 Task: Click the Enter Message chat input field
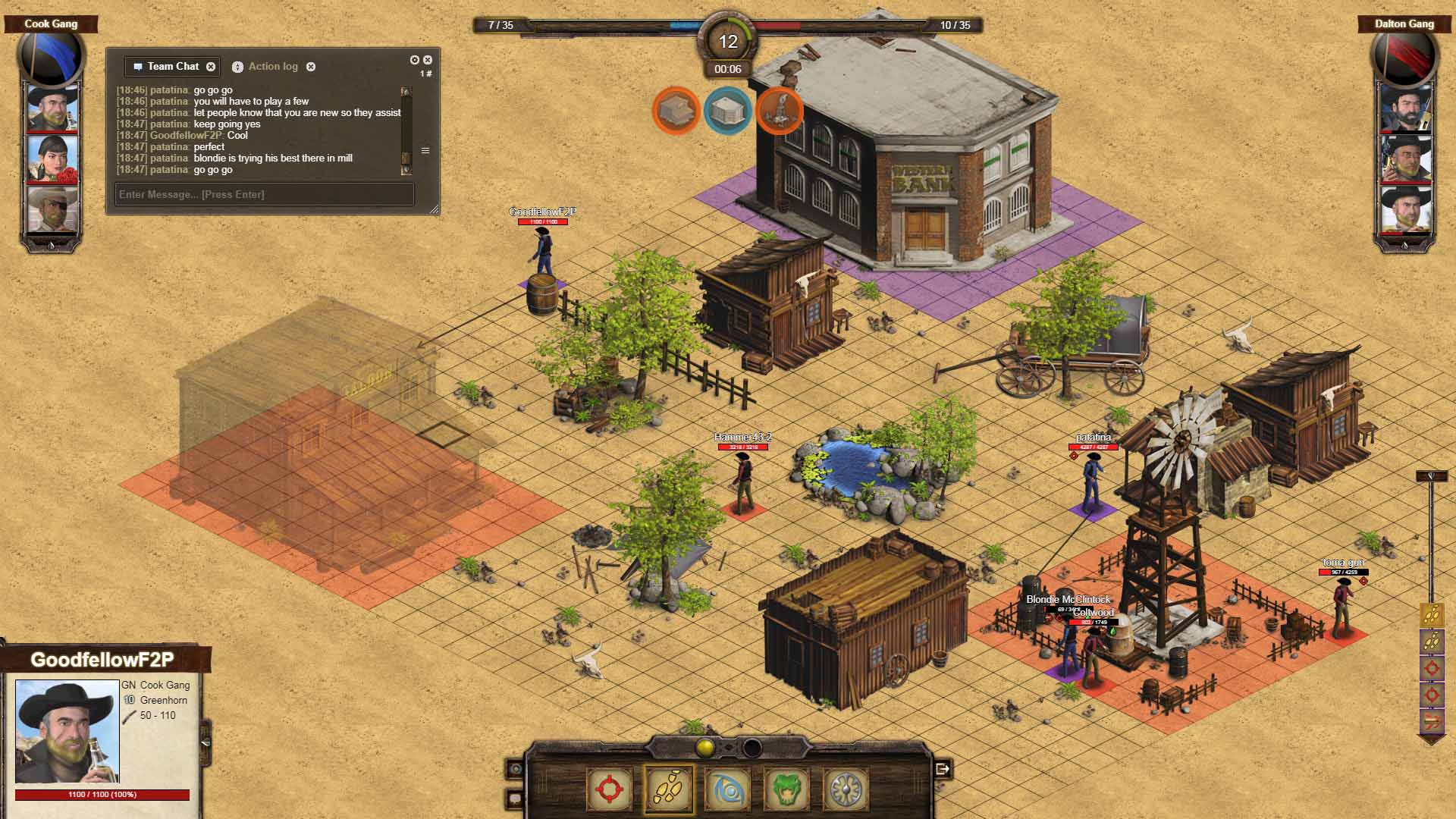pos(264,194)
